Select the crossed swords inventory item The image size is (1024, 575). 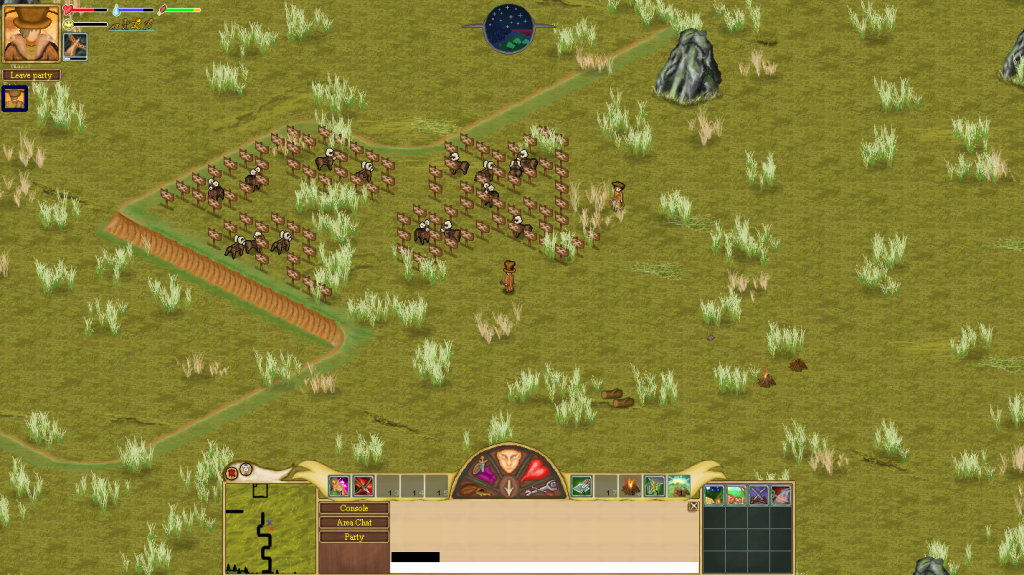point(758,494)
